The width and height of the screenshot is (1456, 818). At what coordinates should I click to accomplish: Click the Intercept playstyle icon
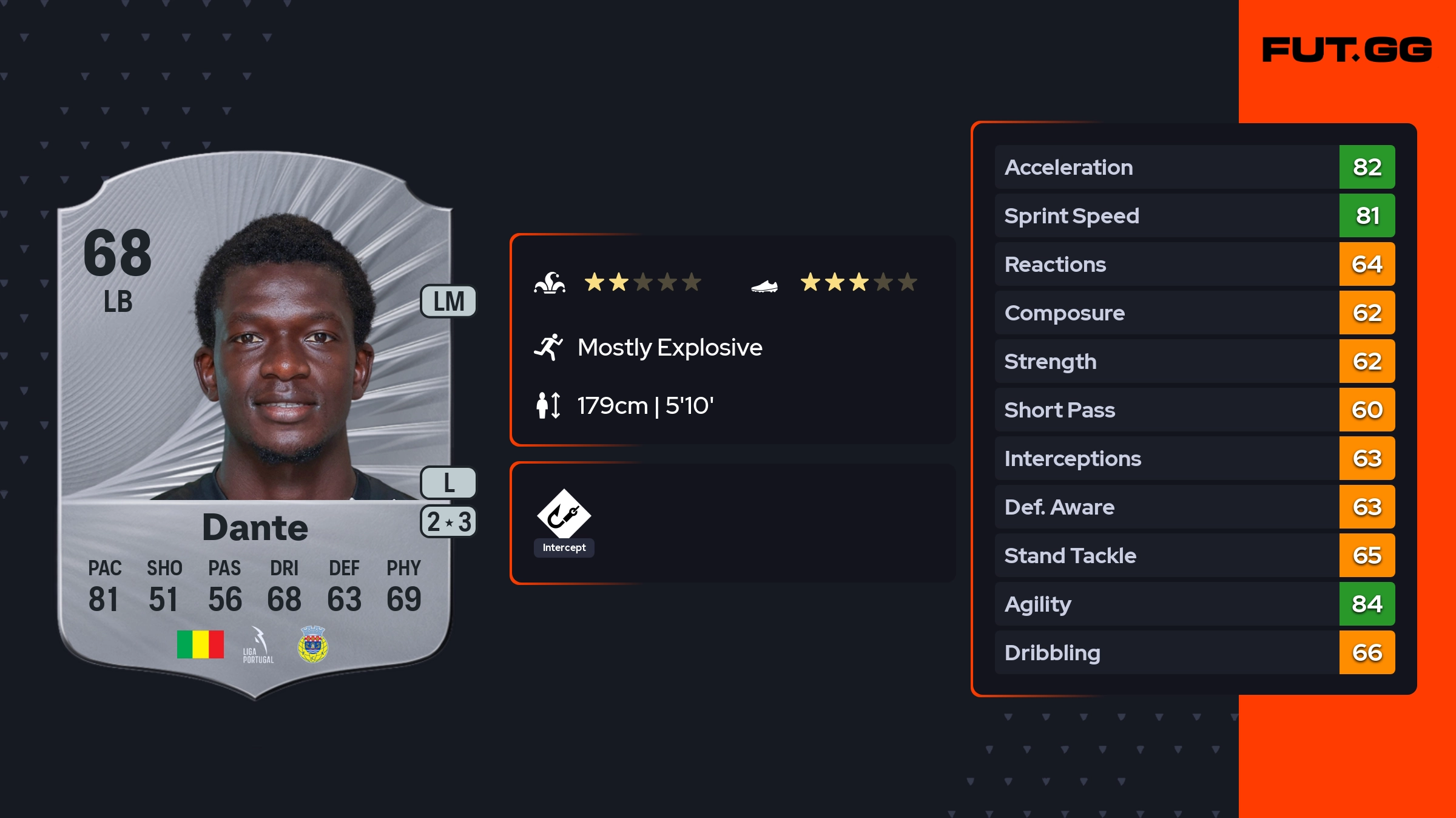[564, 515]
